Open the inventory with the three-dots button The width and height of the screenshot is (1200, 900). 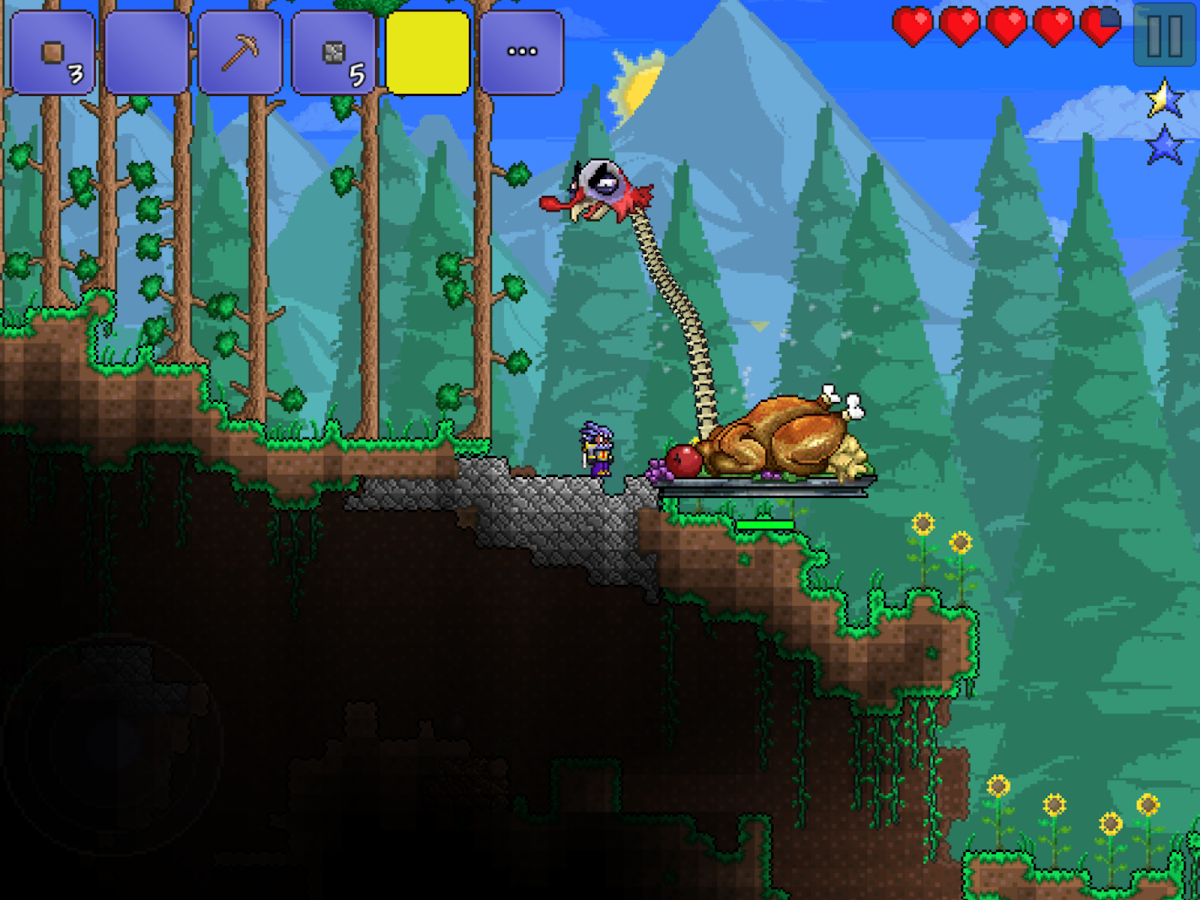point(522,53)
